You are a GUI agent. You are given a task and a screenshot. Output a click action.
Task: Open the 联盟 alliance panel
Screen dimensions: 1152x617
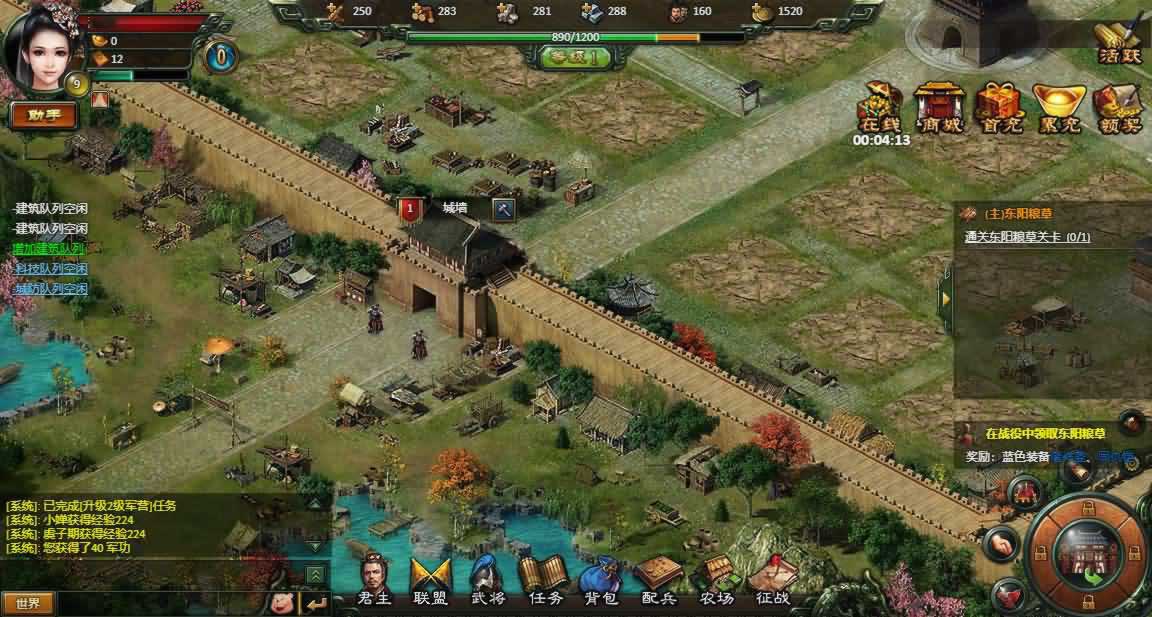(432, 581)
